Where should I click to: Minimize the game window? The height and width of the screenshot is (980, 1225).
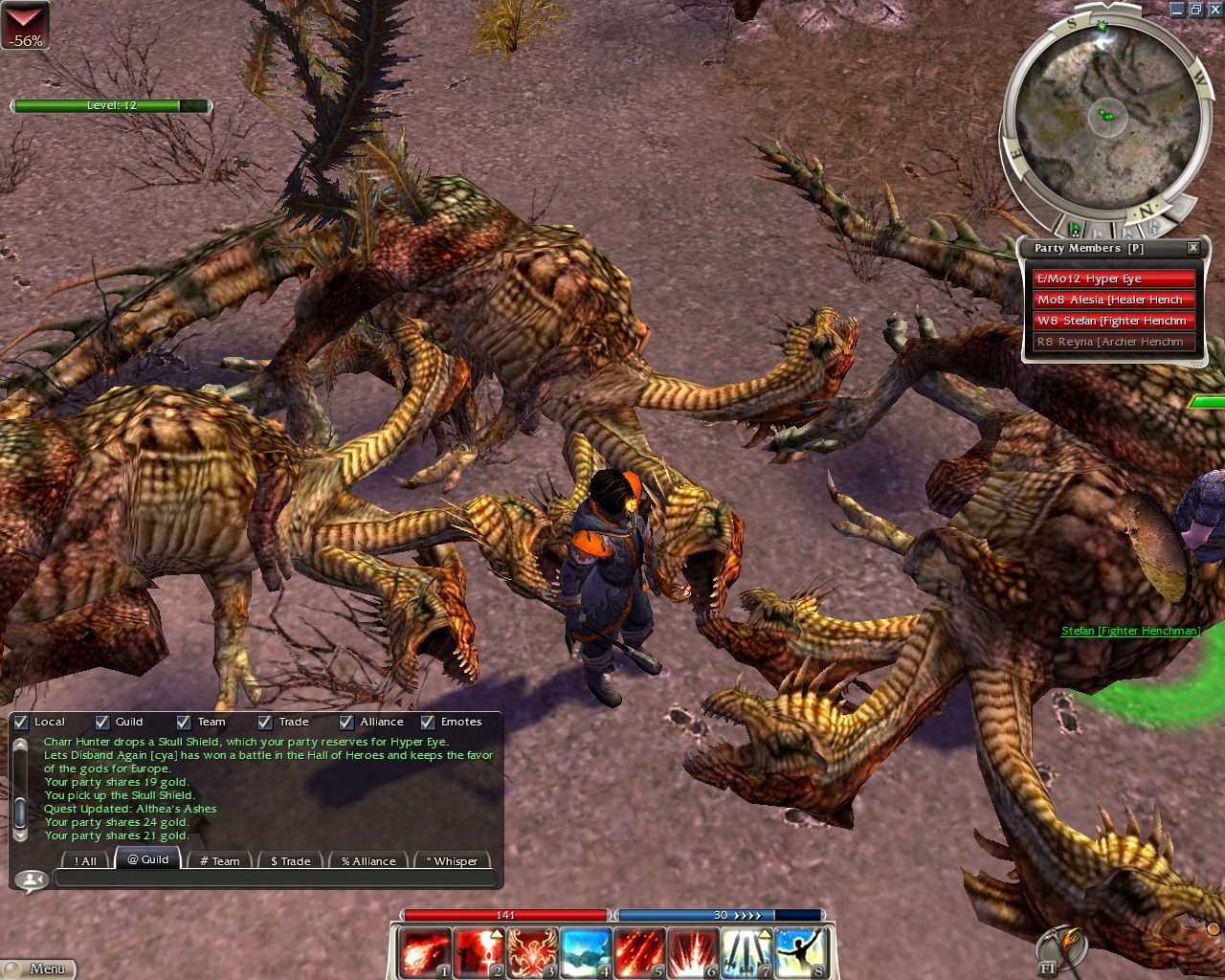coord(1177,10)
